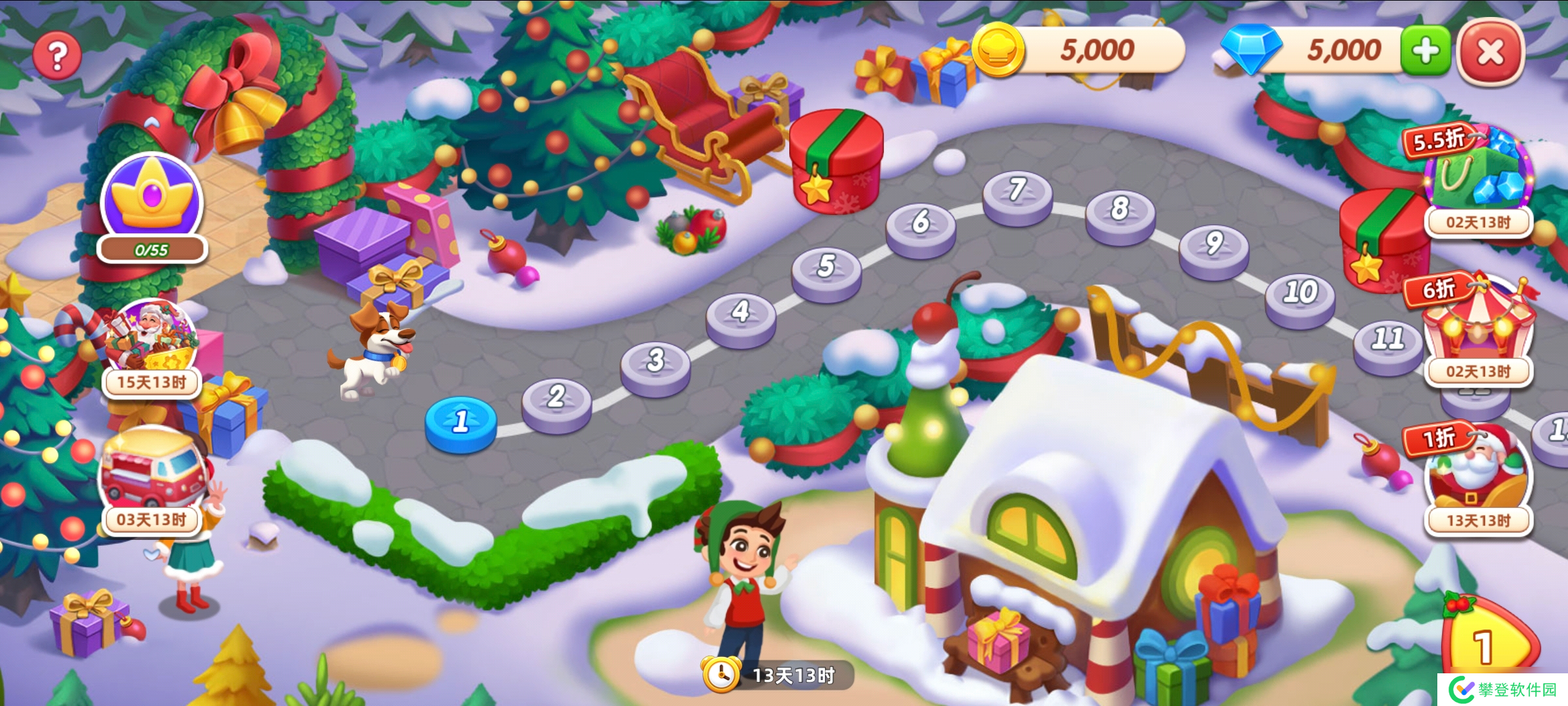Select level 2 node on the path
The height and width of the screenshot is (706, 1568).
[x=556, y=399]
